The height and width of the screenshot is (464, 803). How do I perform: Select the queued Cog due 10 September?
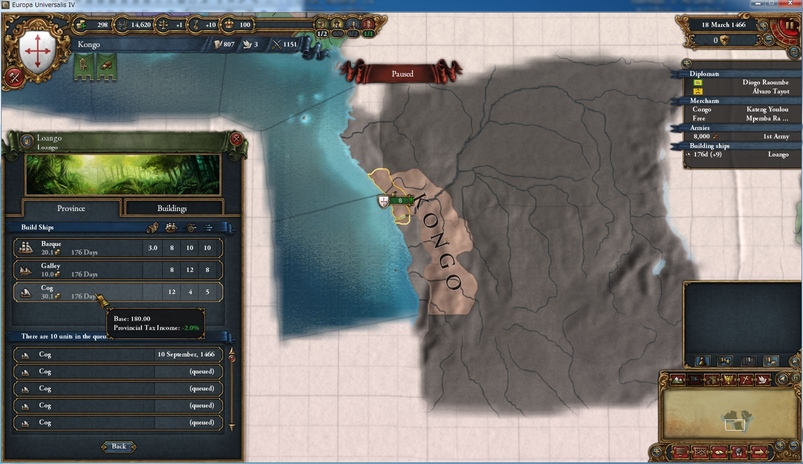[x=118, y=354]
